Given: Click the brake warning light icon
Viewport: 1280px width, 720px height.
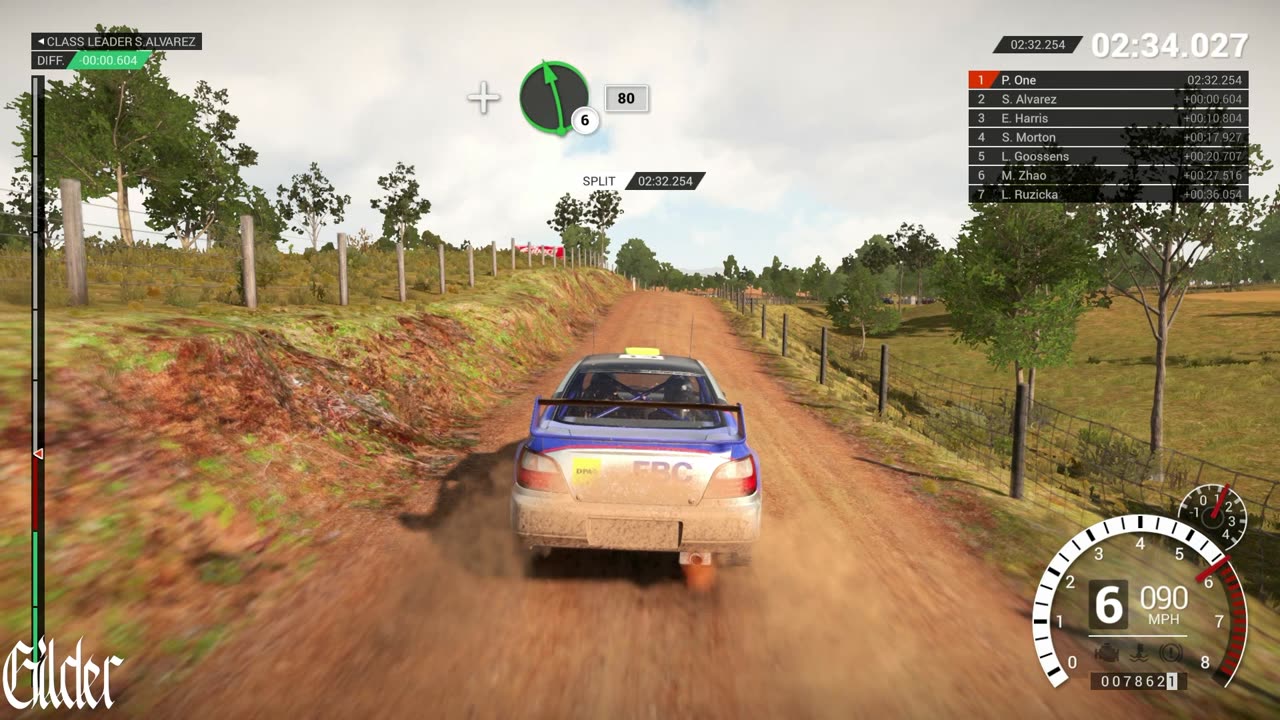Looking at the screenshot, I should 1171,653.
